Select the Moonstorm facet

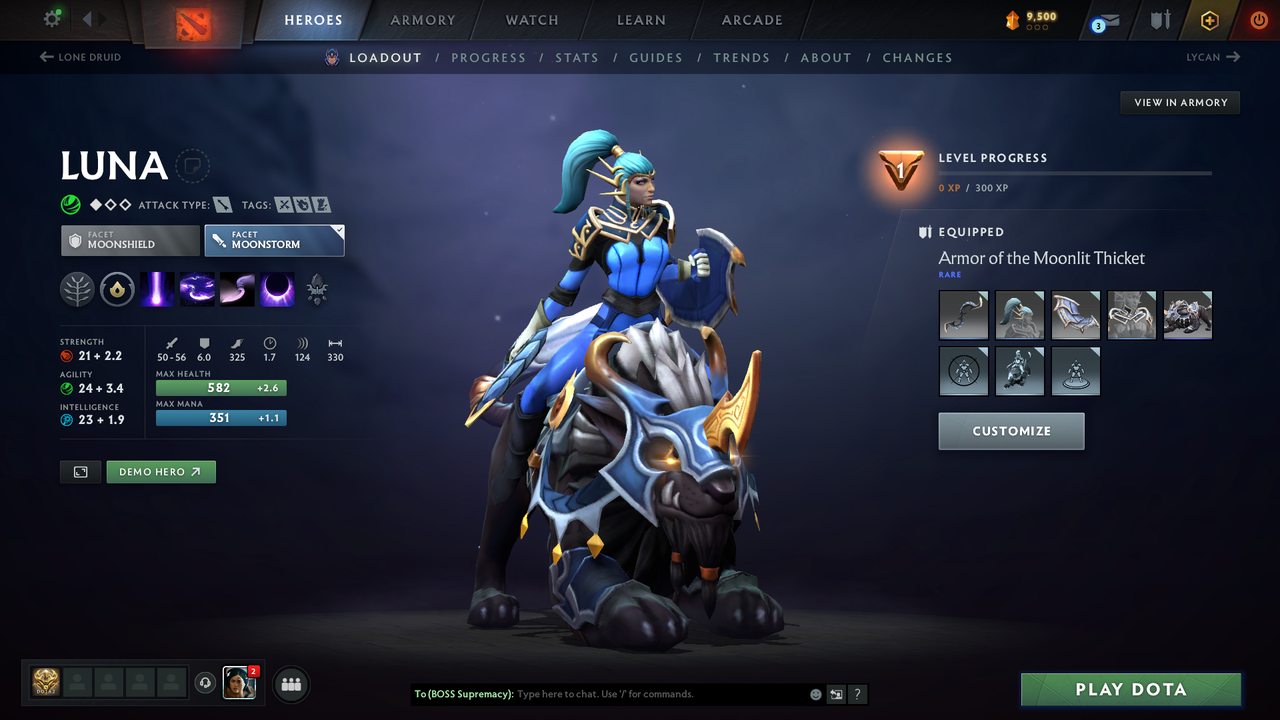coord(274,240)
